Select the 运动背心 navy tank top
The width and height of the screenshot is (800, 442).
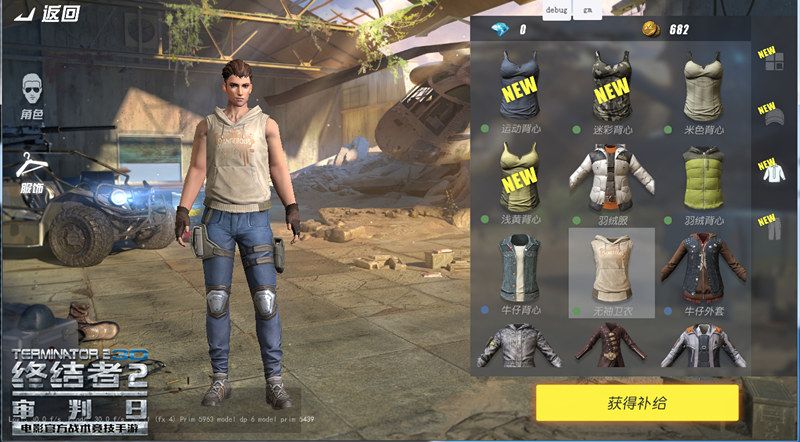[522, 90]
